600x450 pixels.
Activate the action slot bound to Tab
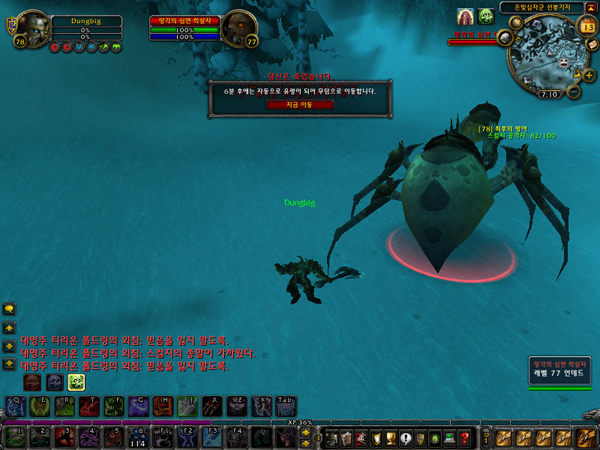point(281,405)
